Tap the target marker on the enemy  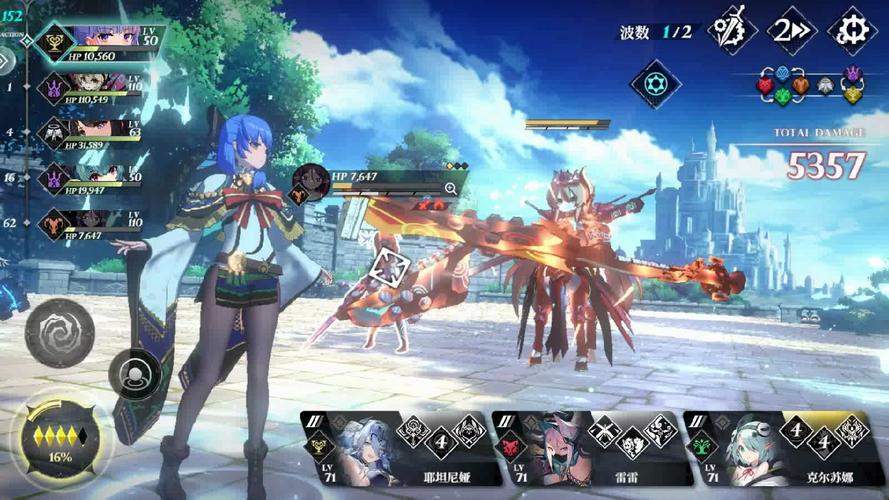(389, 268)
